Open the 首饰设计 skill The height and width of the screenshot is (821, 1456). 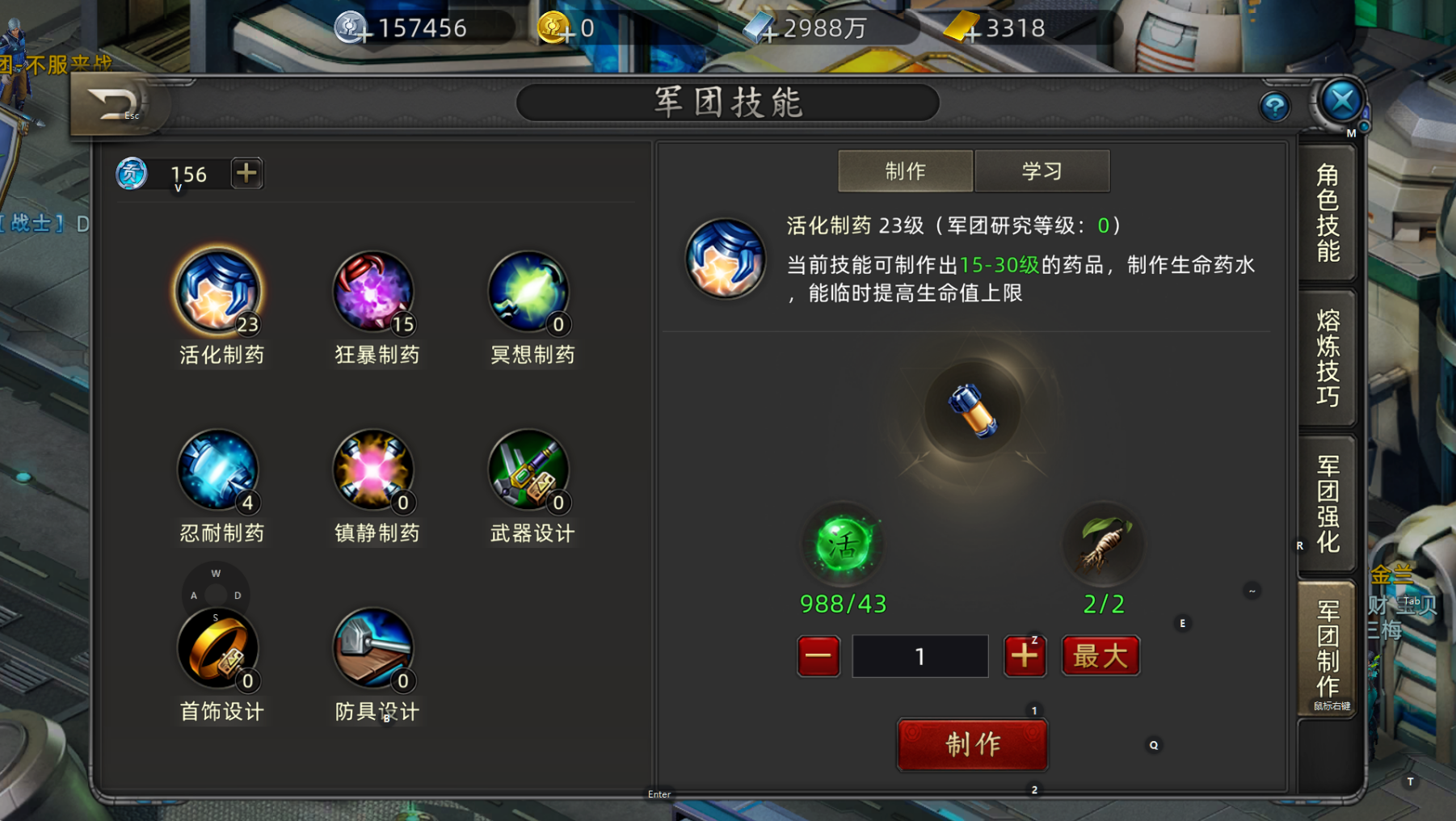click(218, 646)
